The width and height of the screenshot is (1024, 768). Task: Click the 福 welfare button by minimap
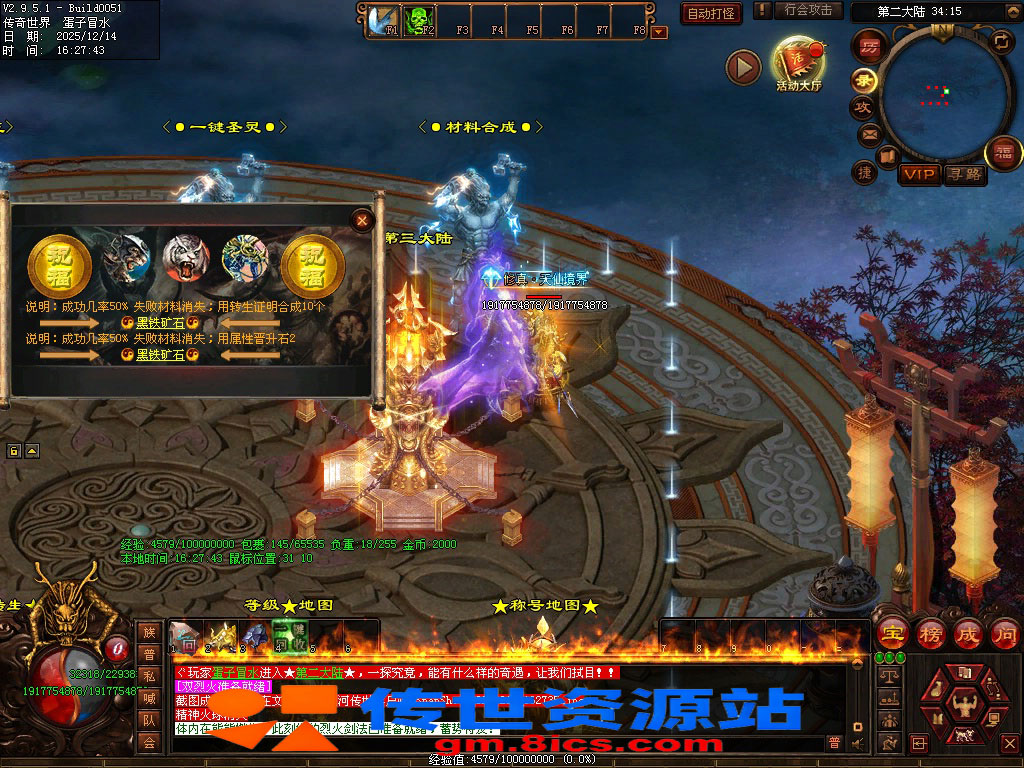click(1003, 153)
